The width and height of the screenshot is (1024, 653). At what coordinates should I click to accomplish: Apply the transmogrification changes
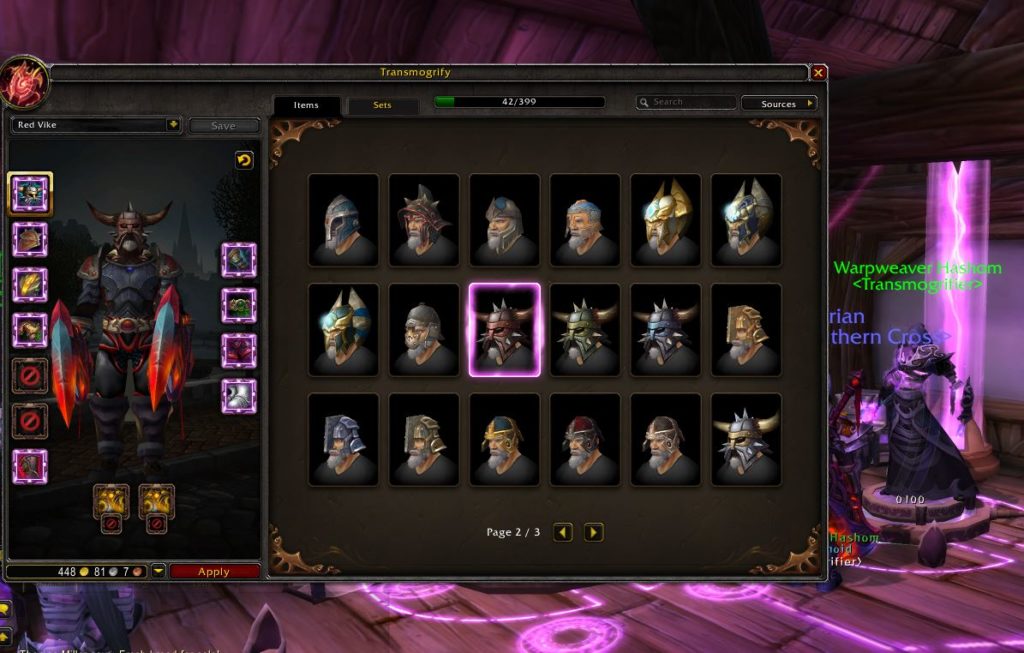214,572
